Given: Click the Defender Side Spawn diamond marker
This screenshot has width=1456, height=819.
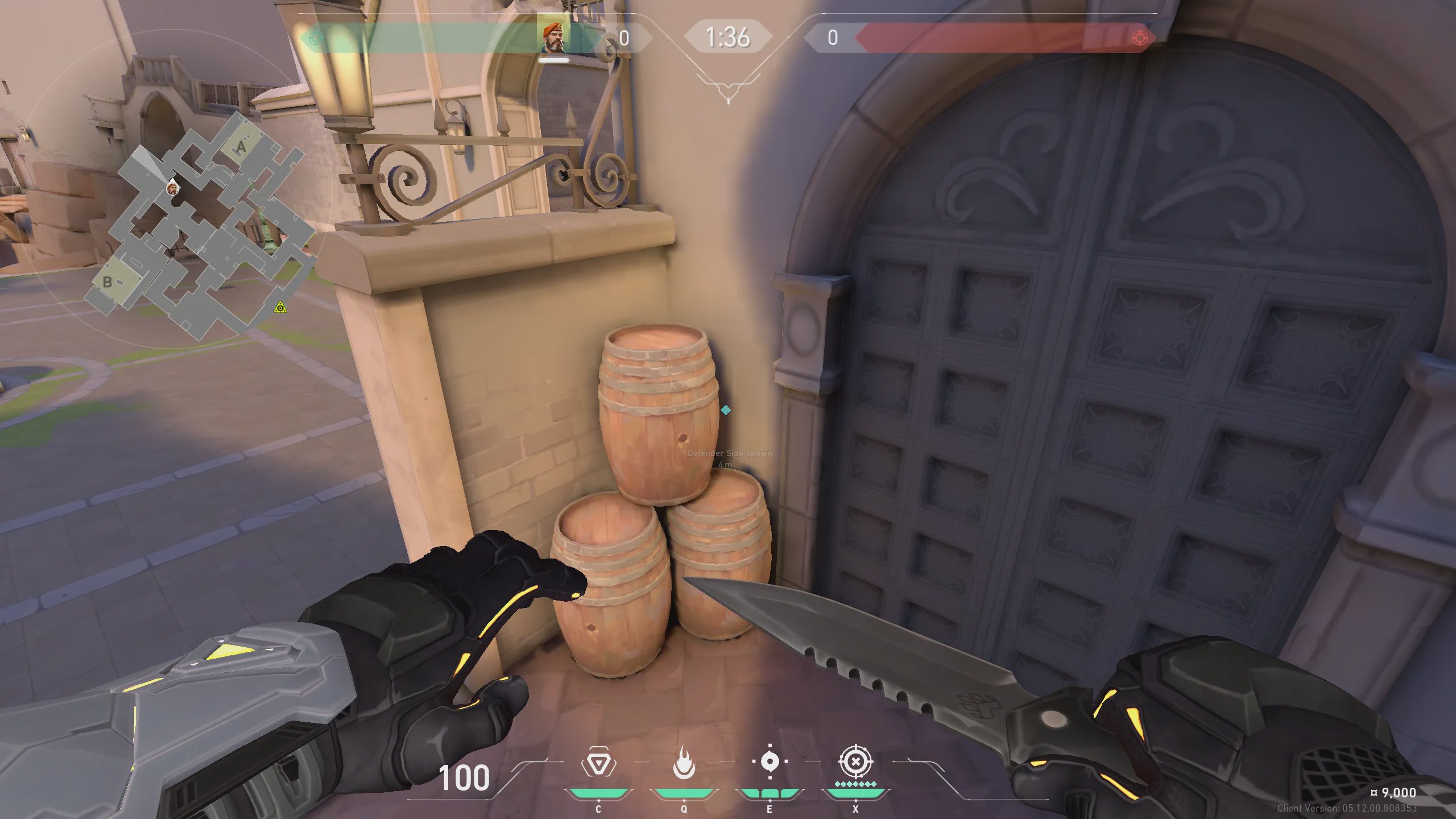Looking at the screenshot, I should [x=726, y=410].
